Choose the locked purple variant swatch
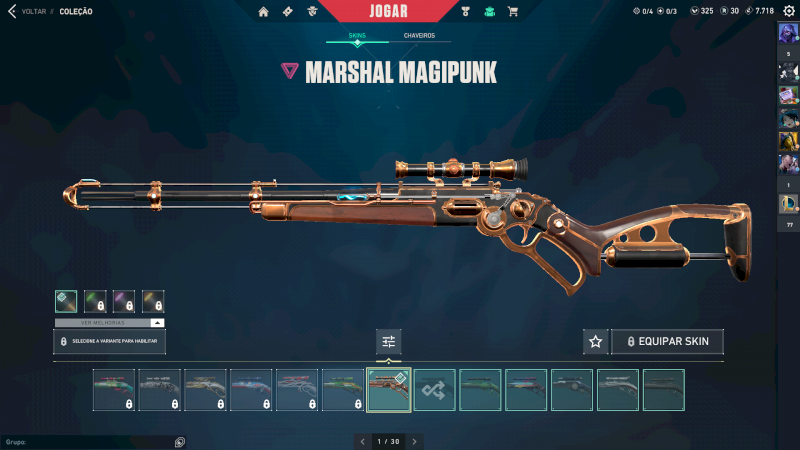This screenshot has height=450, width=800. [x=124, y=301]
